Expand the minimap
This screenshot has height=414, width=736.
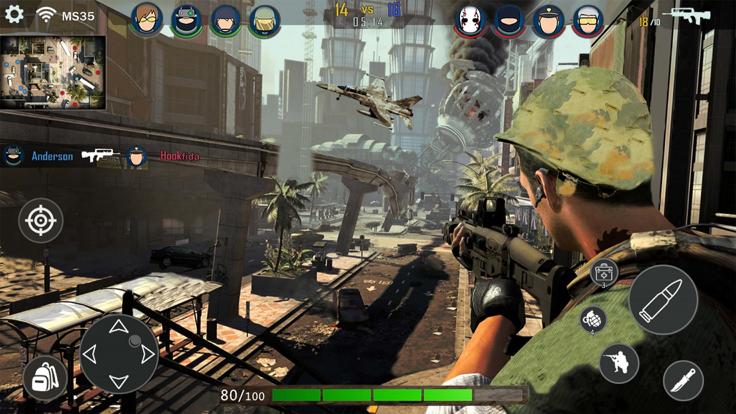click(x=53, y=71)
